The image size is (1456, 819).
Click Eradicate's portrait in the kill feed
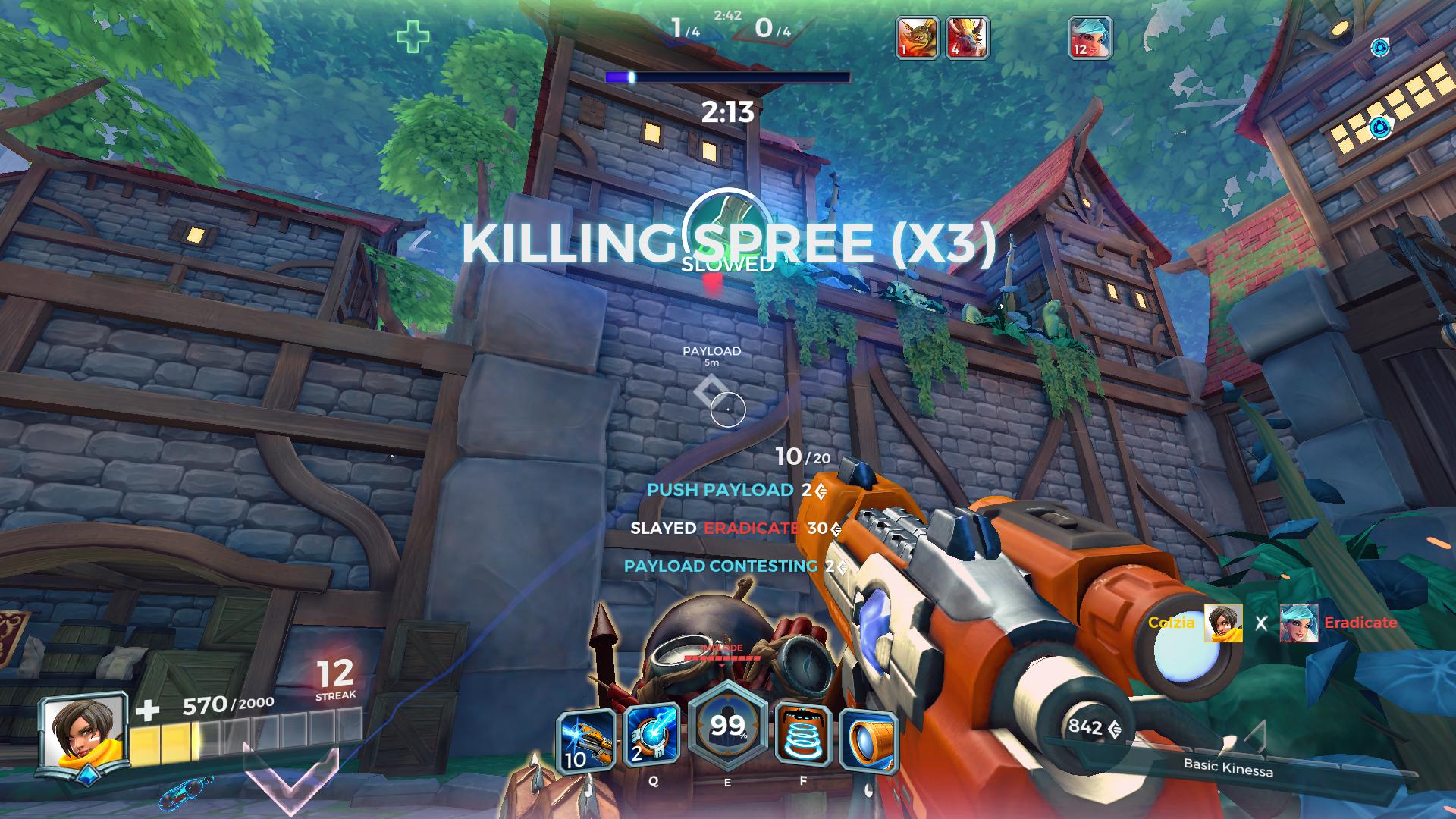coord(1298,623)
